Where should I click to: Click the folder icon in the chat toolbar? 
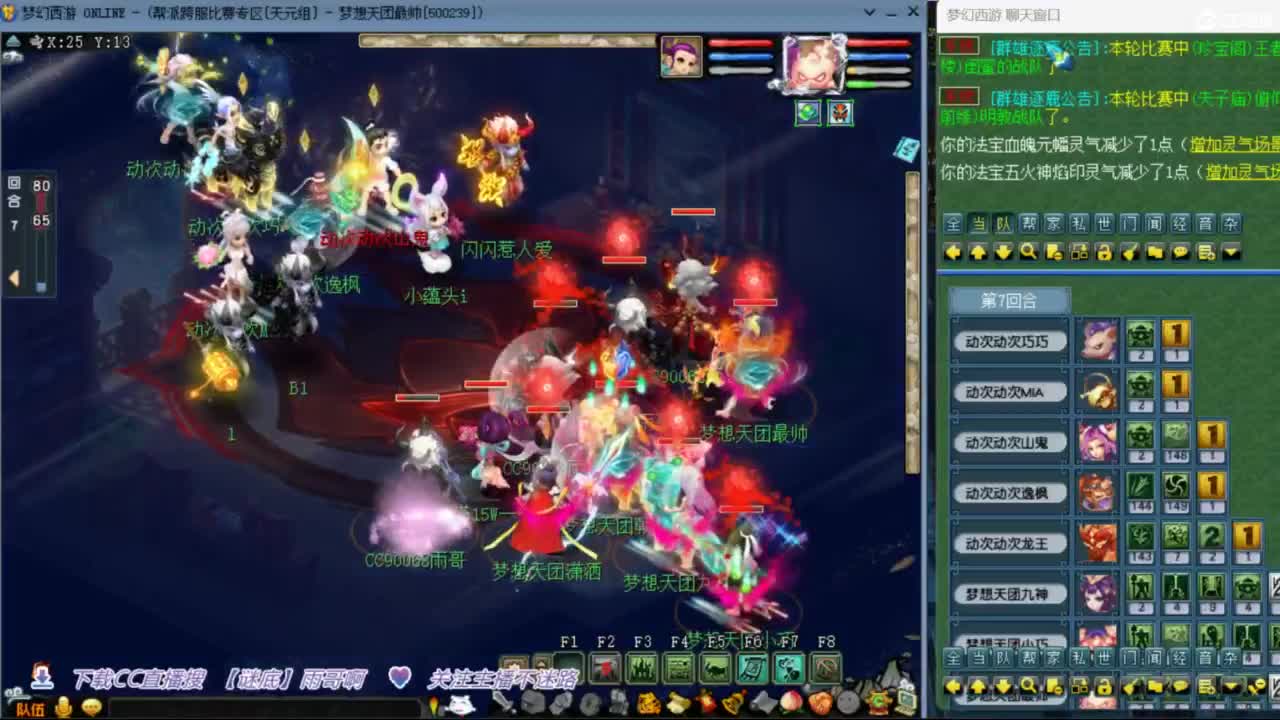coord(1155,252)
